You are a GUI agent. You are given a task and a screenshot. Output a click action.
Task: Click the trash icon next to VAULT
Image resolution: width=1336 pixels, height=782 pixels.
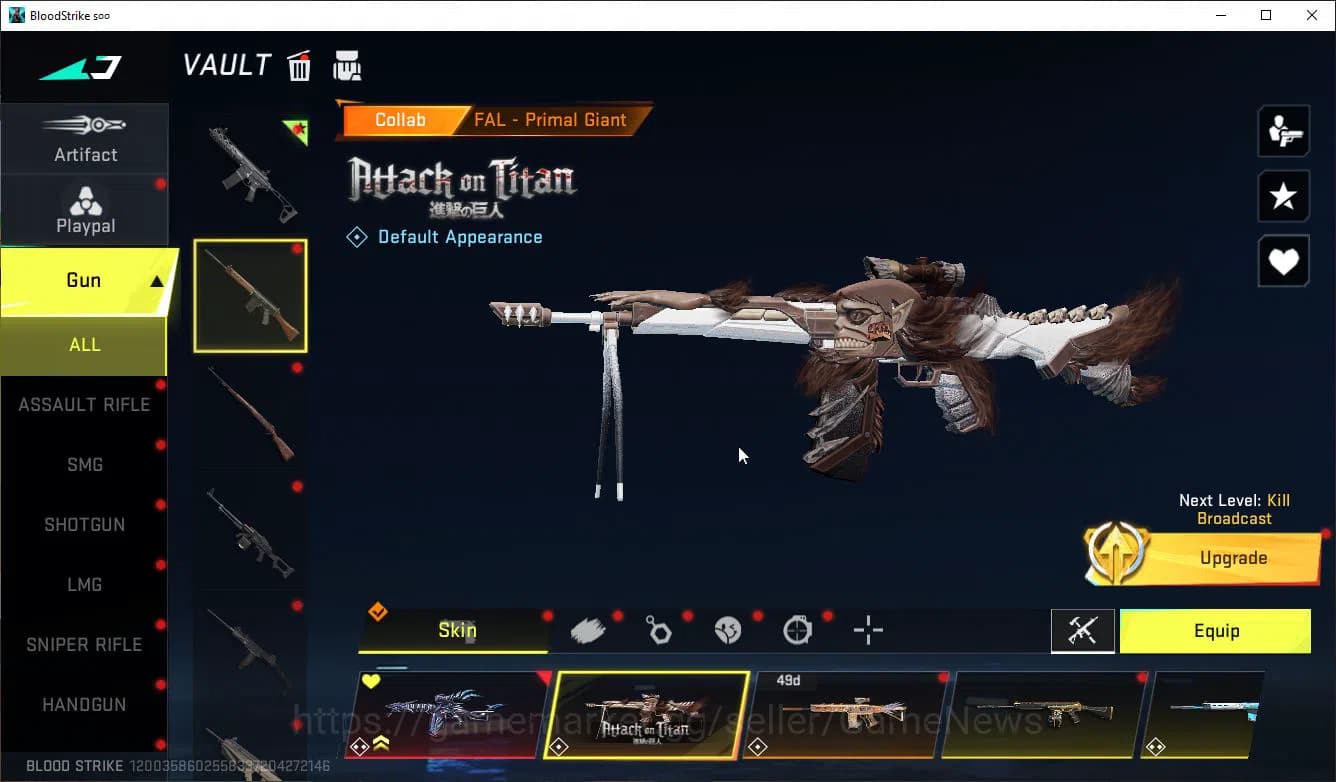(299, 65)
